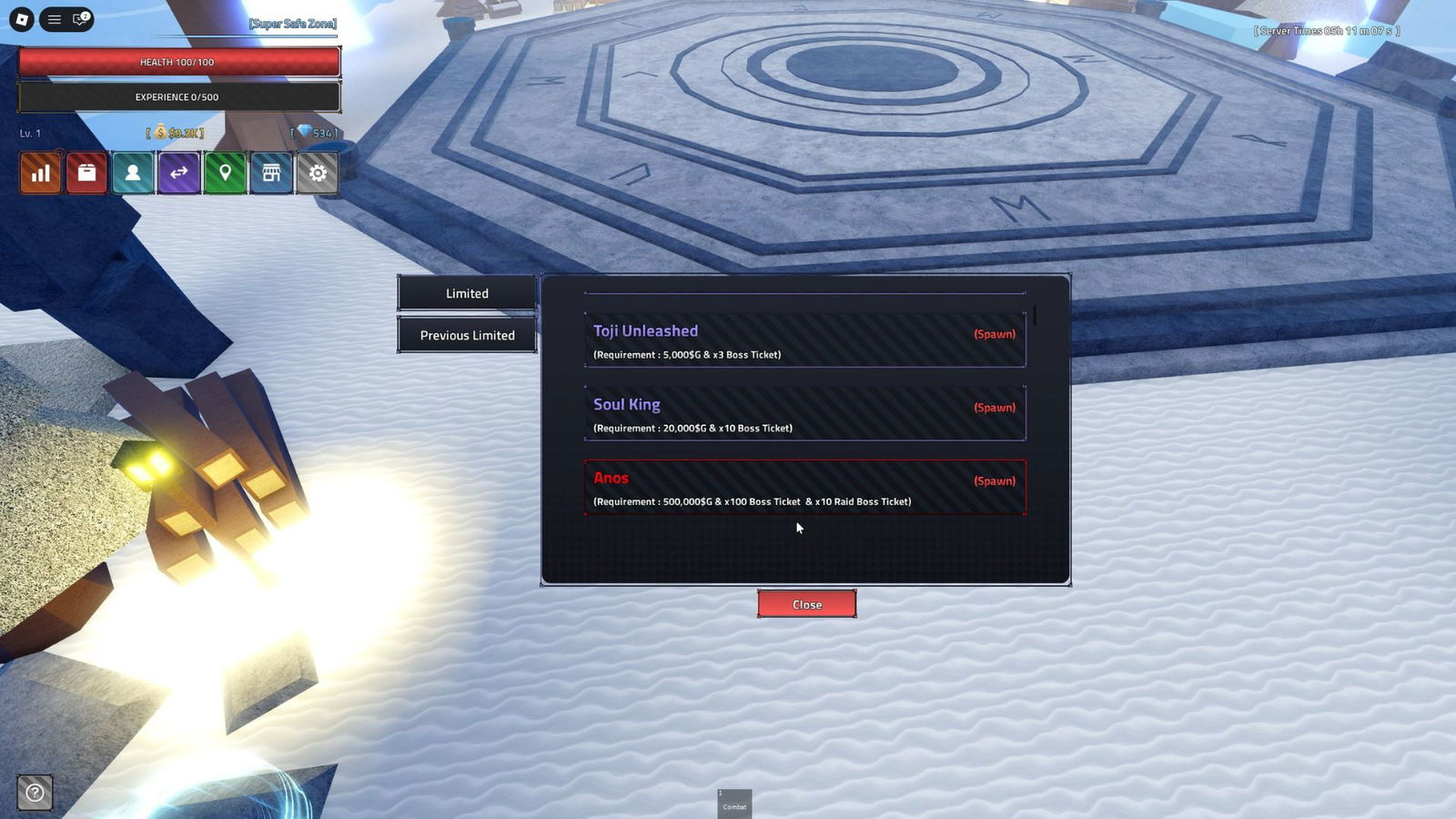This screenshot has width=1456, height=819.
Task: Switch to the Limited tab
Action: pyautogui.click(x=466, y=293)
